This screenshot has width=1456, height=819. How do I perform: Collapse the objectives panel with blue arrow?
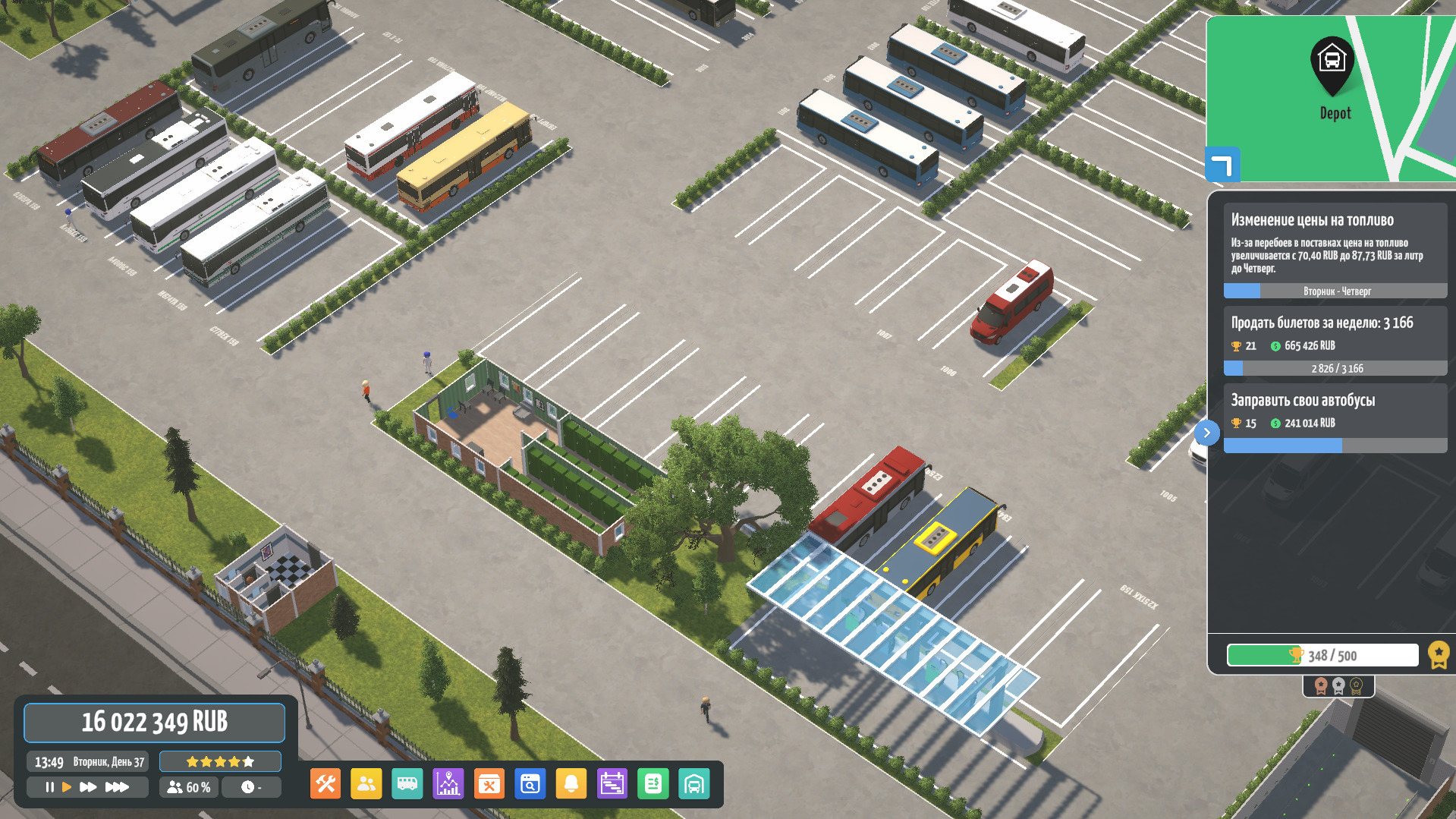1206,433
